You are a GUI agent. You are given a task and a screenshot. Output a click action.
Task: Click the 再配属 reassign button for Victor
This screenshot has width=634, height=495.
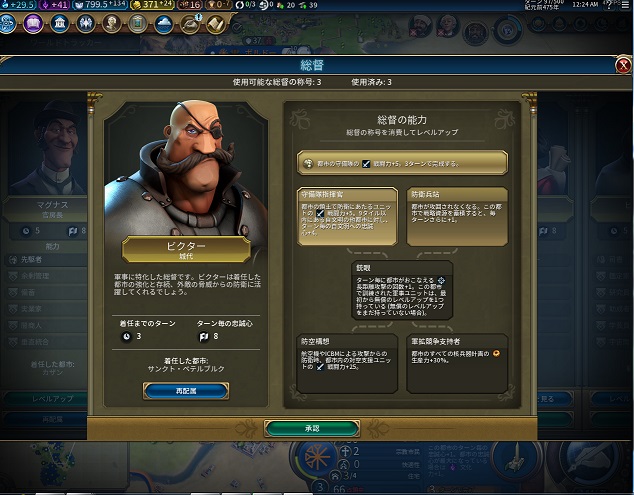tap(185, 391)
